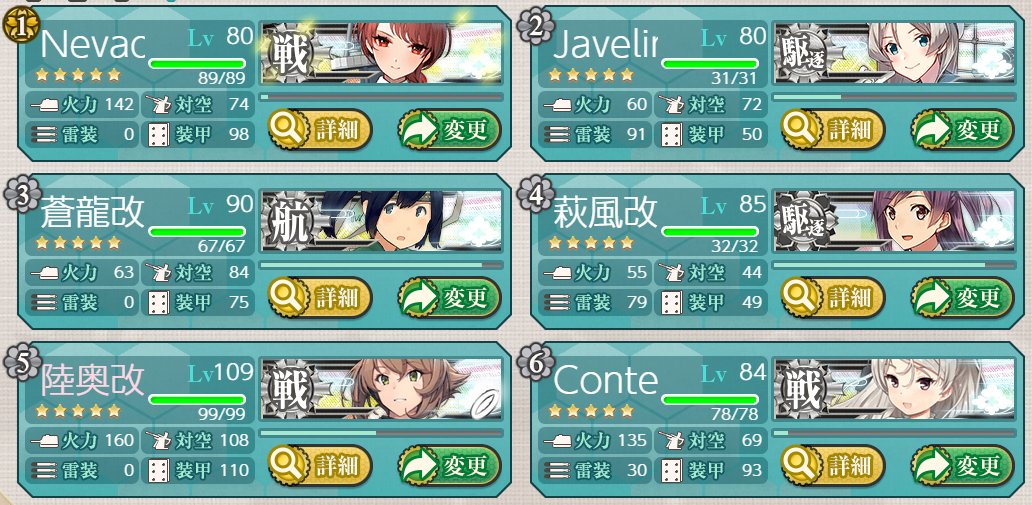Viewport: 1032px width, 505px height.
Task: Select the Conte battleship portrait banner
Action: 894,387
